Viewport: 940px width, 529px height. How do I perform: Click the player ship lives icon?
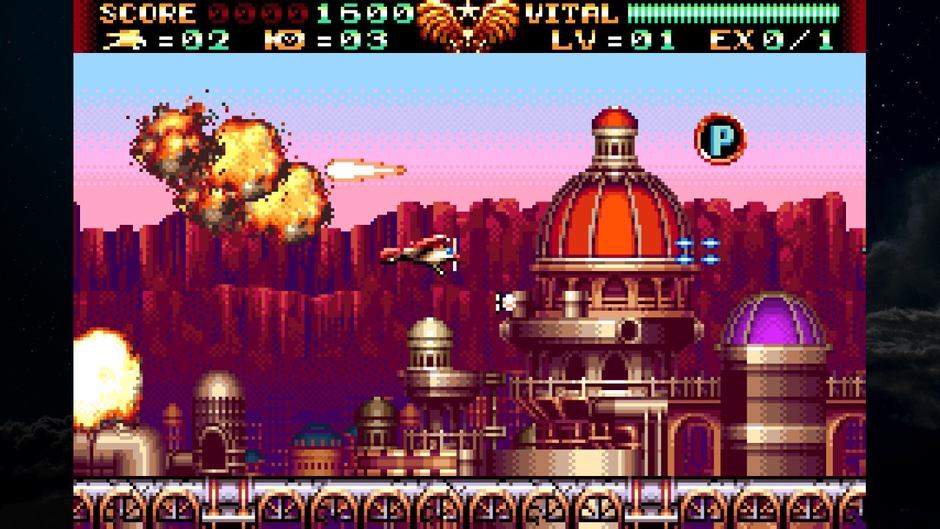125,40
